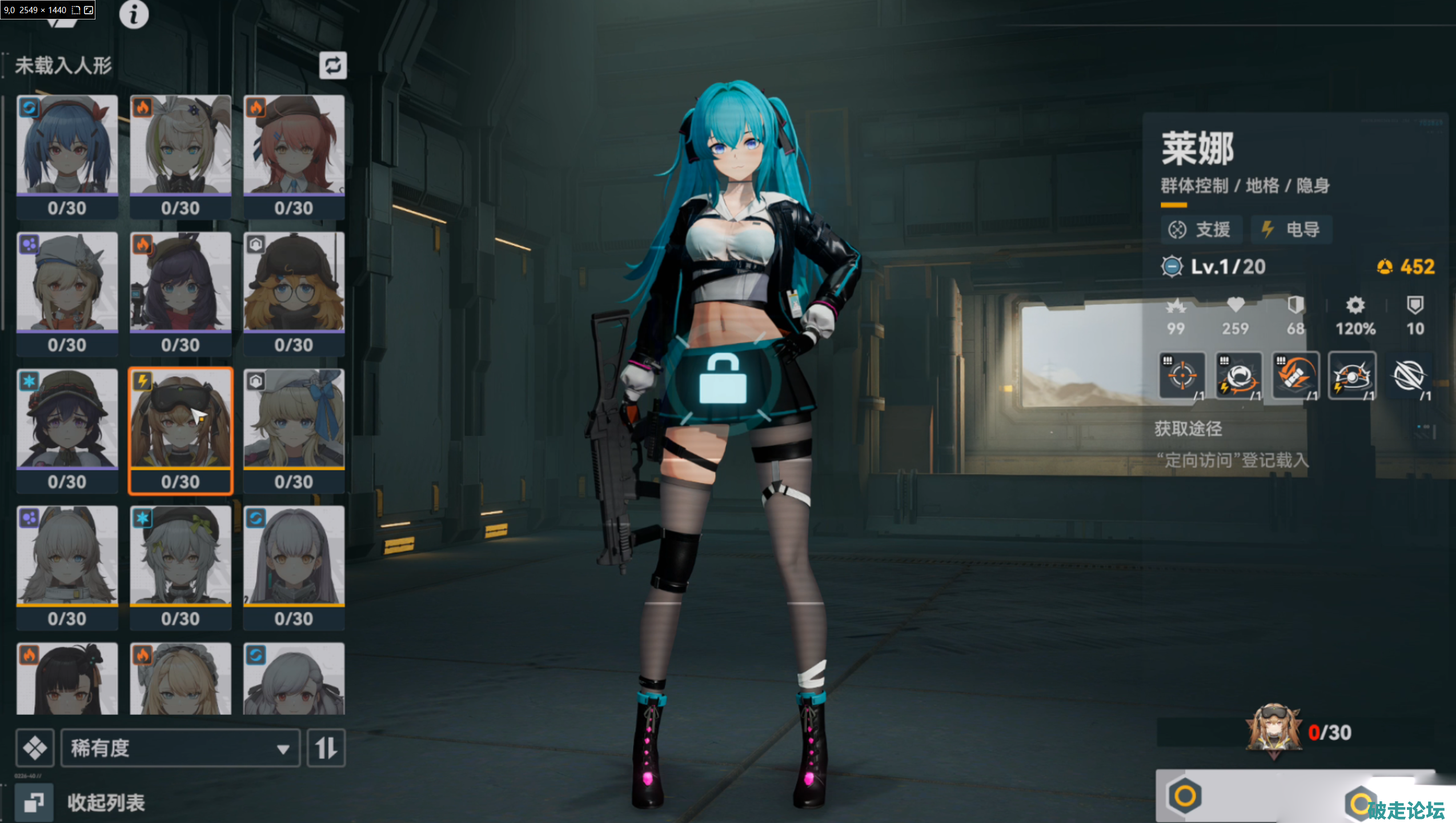Select the highlighted goggles doll portrait
The width and height of the screenshot is (1456, 823).
(181, 430)
